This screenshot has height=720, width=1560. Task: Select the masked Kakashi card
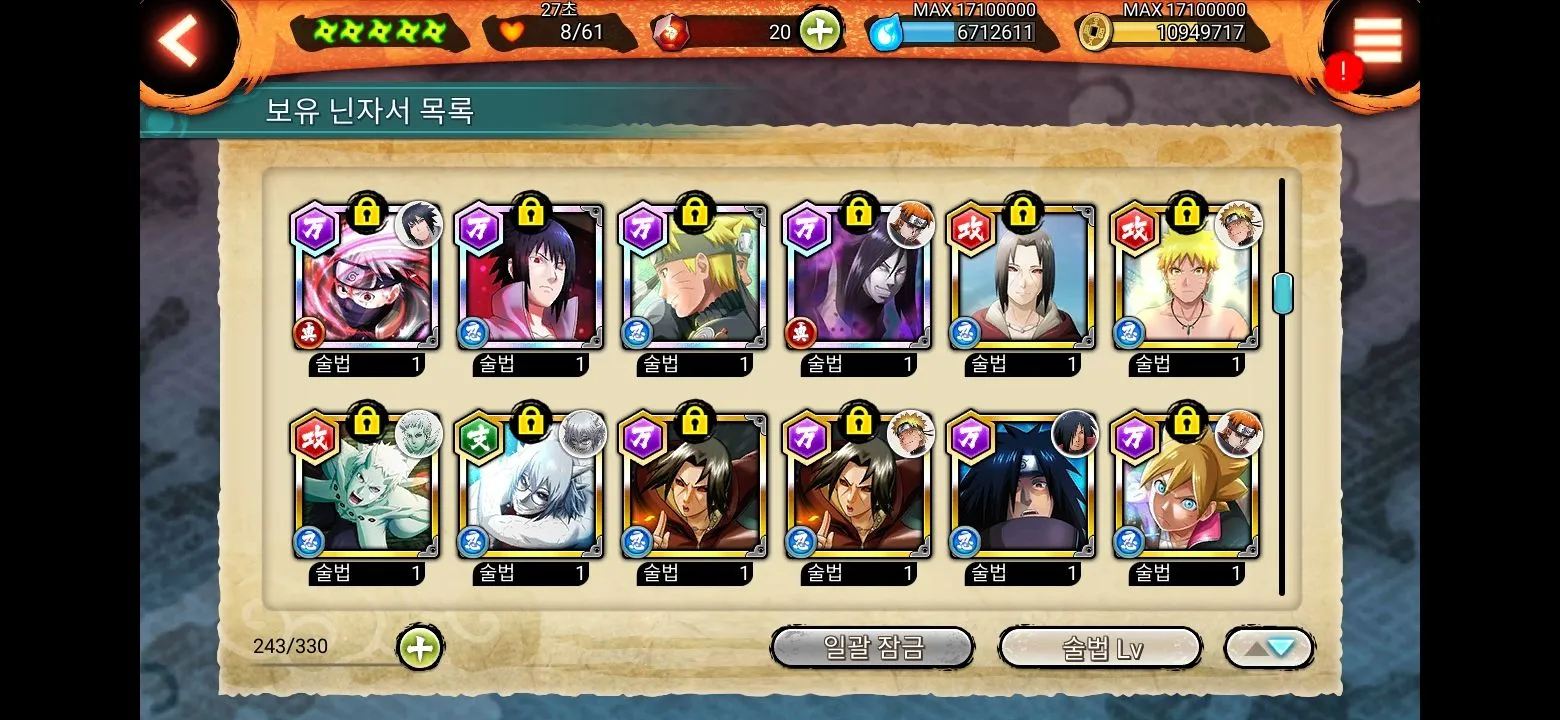366,280
